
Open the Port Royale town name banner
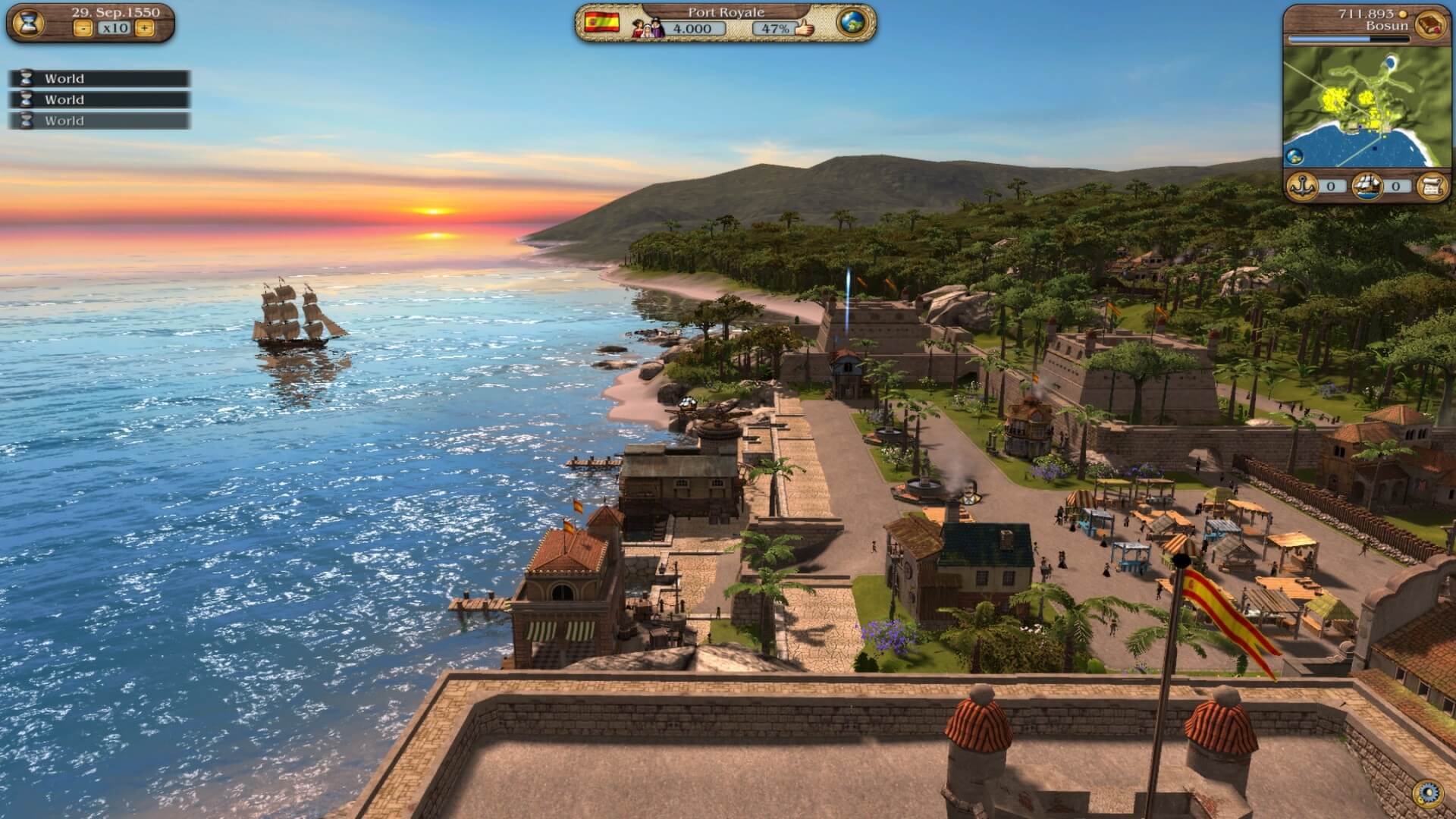[x=725, y=13]
